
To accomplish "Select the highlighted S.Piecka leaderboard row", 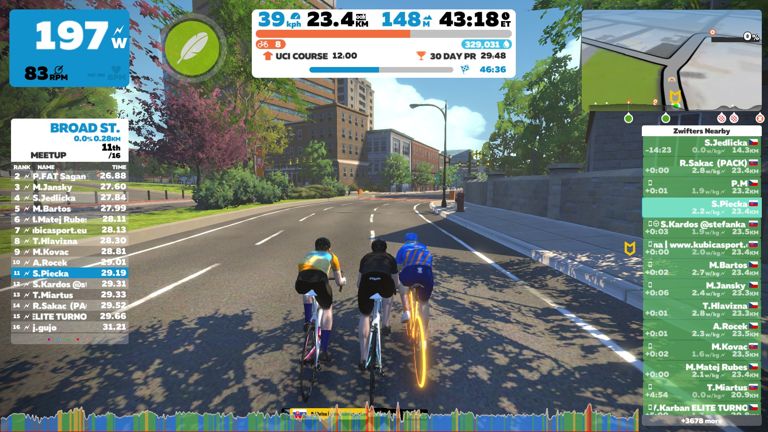I will tap(69, 272).
